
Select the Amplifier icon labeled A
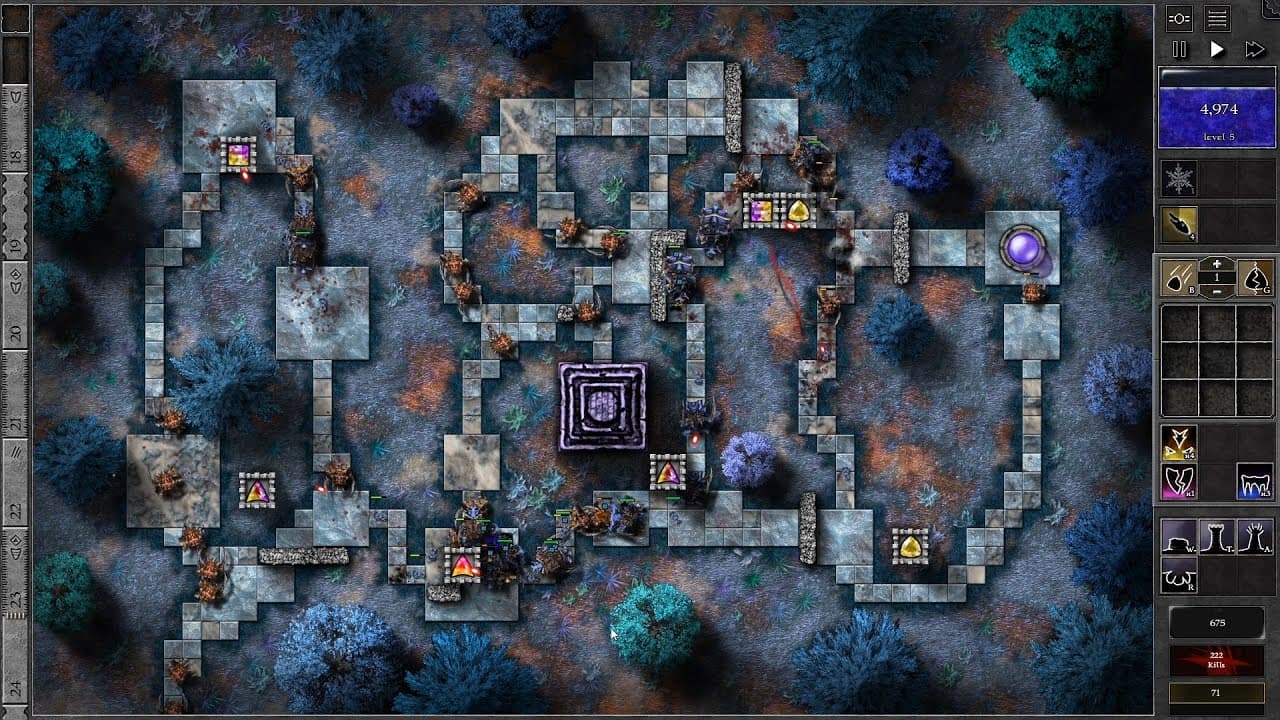click(1254, 538)
